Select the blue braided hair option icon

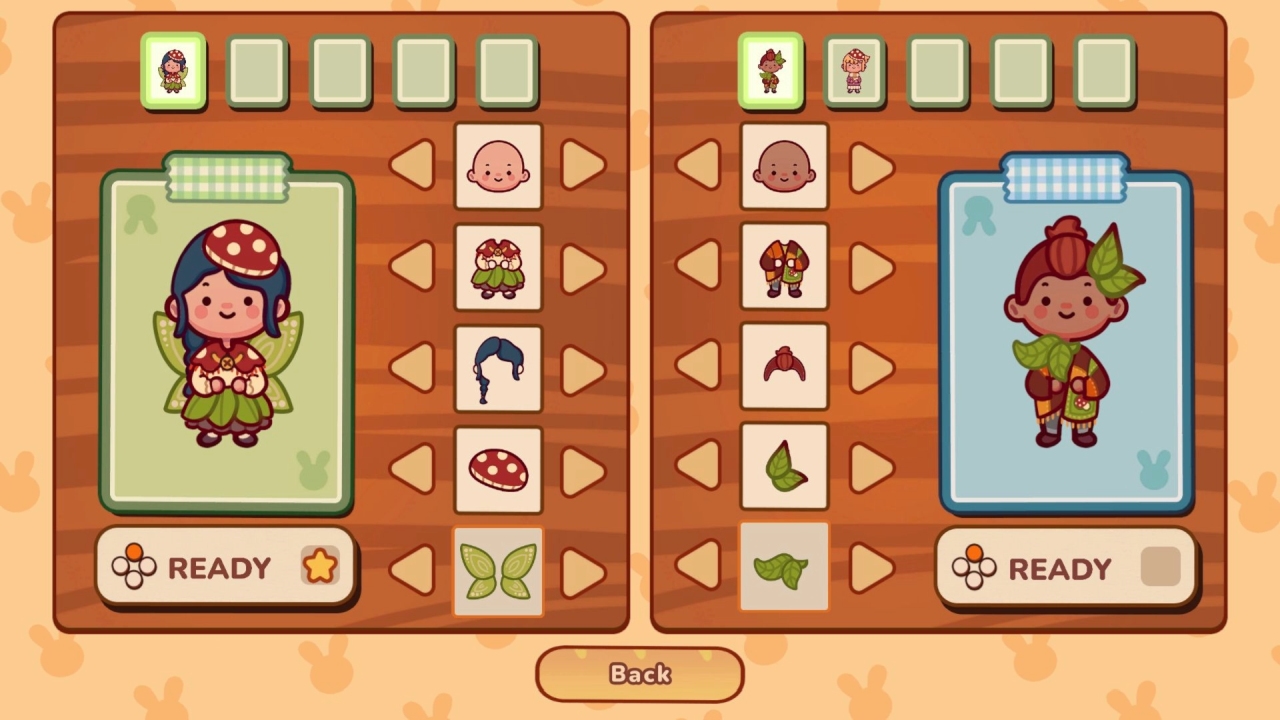(498, 368)
